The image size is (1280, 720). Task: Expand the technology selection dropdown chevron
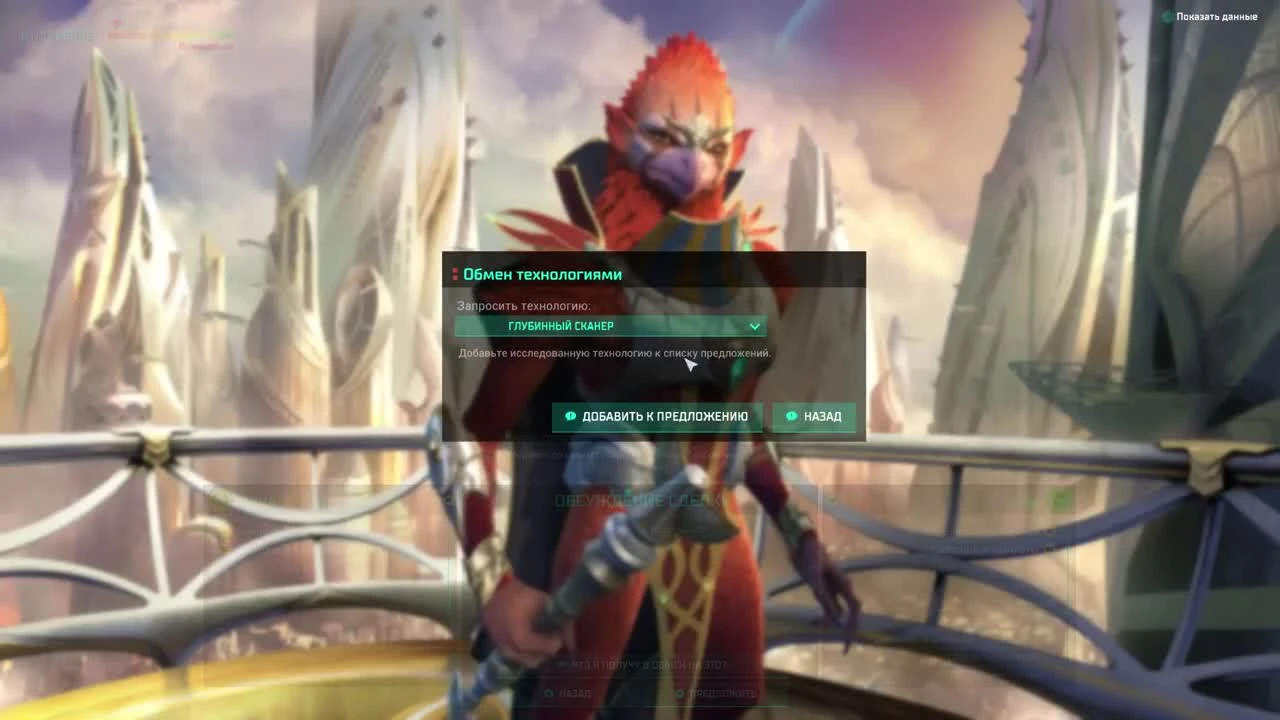click(x=755, y=326)
